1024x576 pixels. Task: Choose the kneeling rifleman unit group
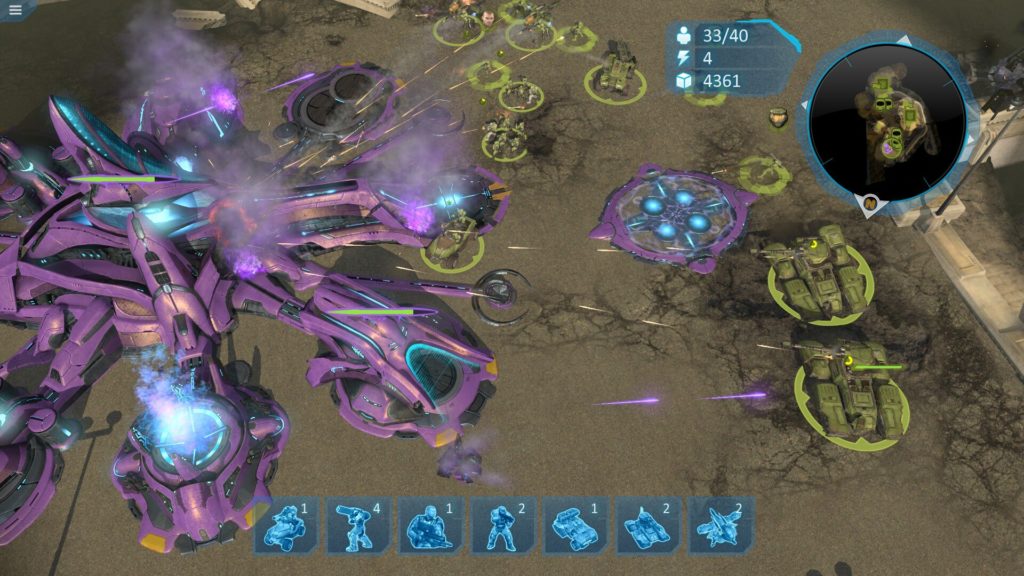(431, 525)
